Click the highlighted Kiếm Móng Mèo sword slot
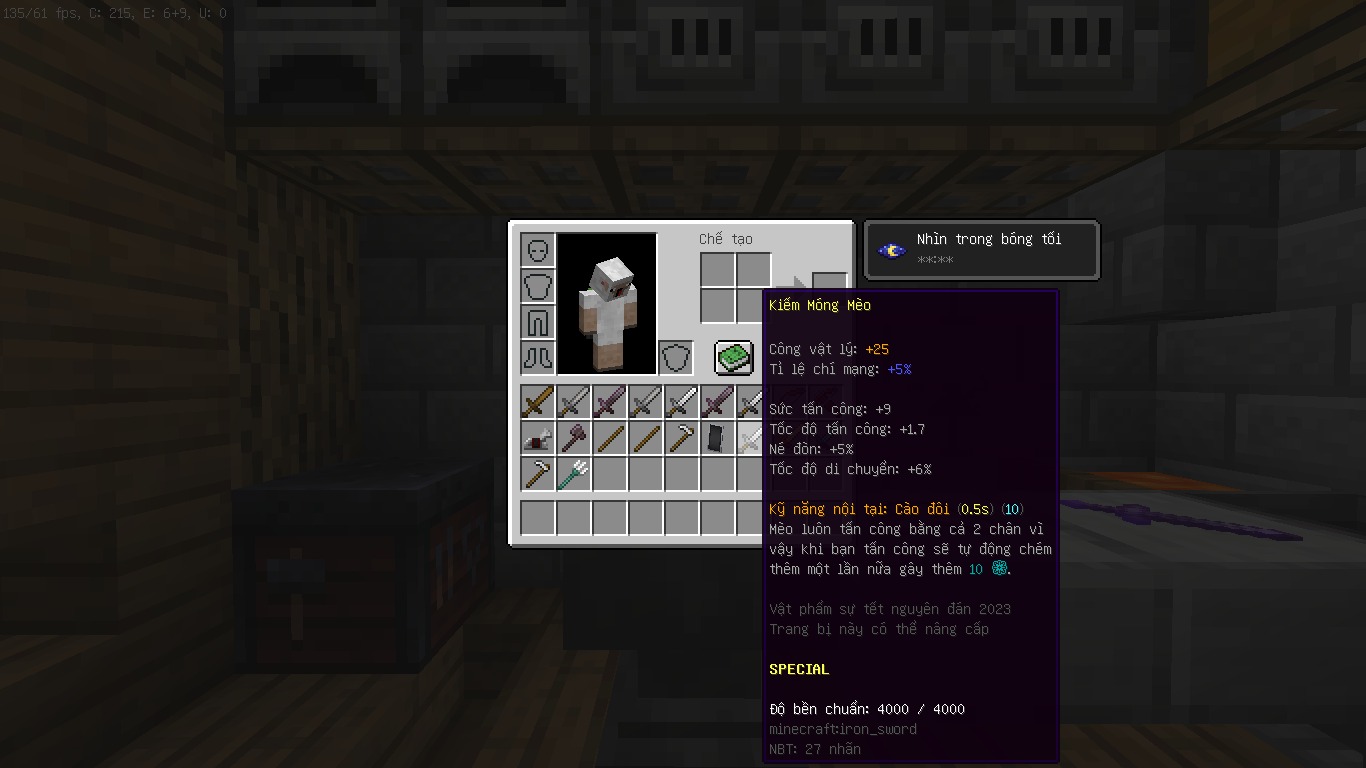 (751, 438)
